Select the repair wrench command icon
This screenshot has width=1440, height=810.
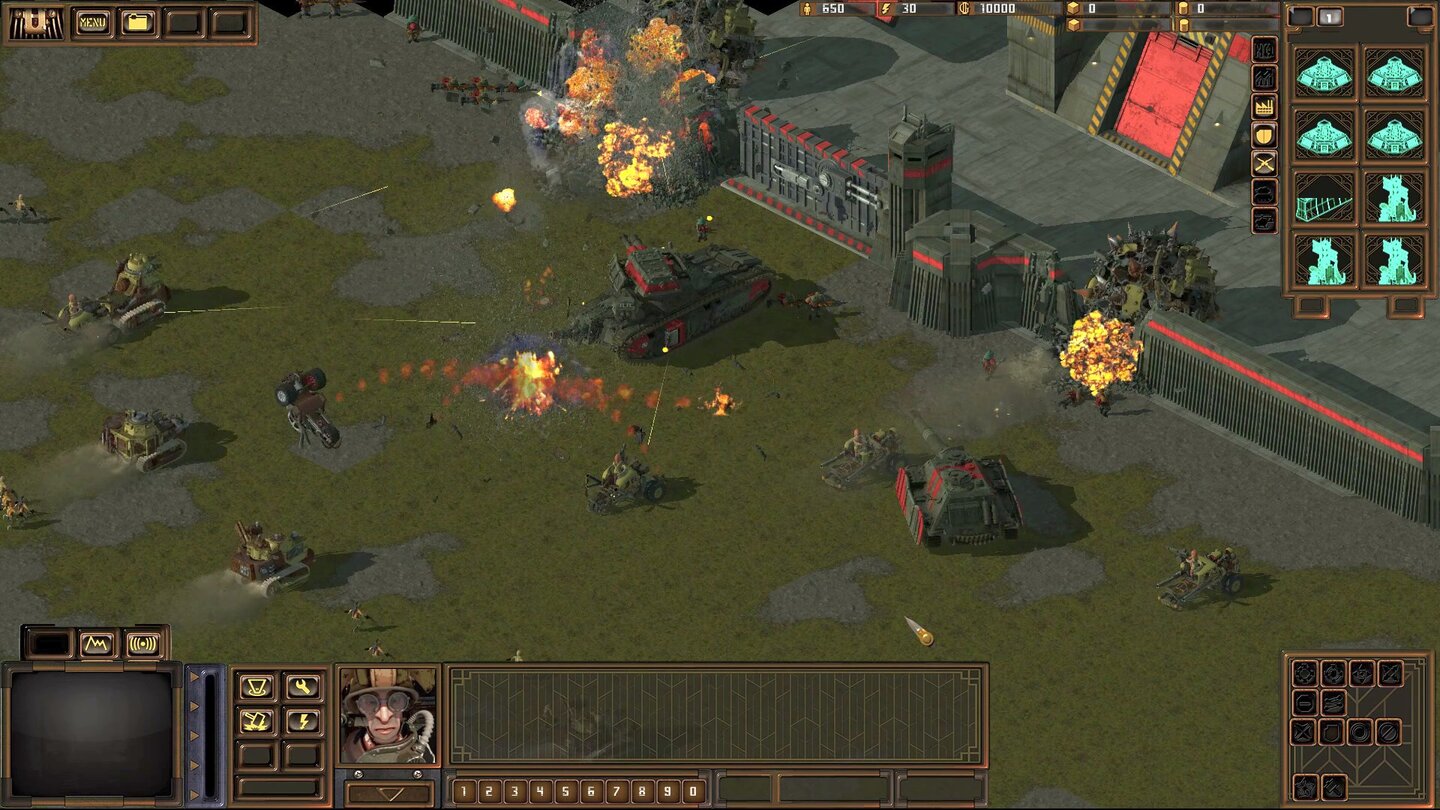(x=301, y=687)
